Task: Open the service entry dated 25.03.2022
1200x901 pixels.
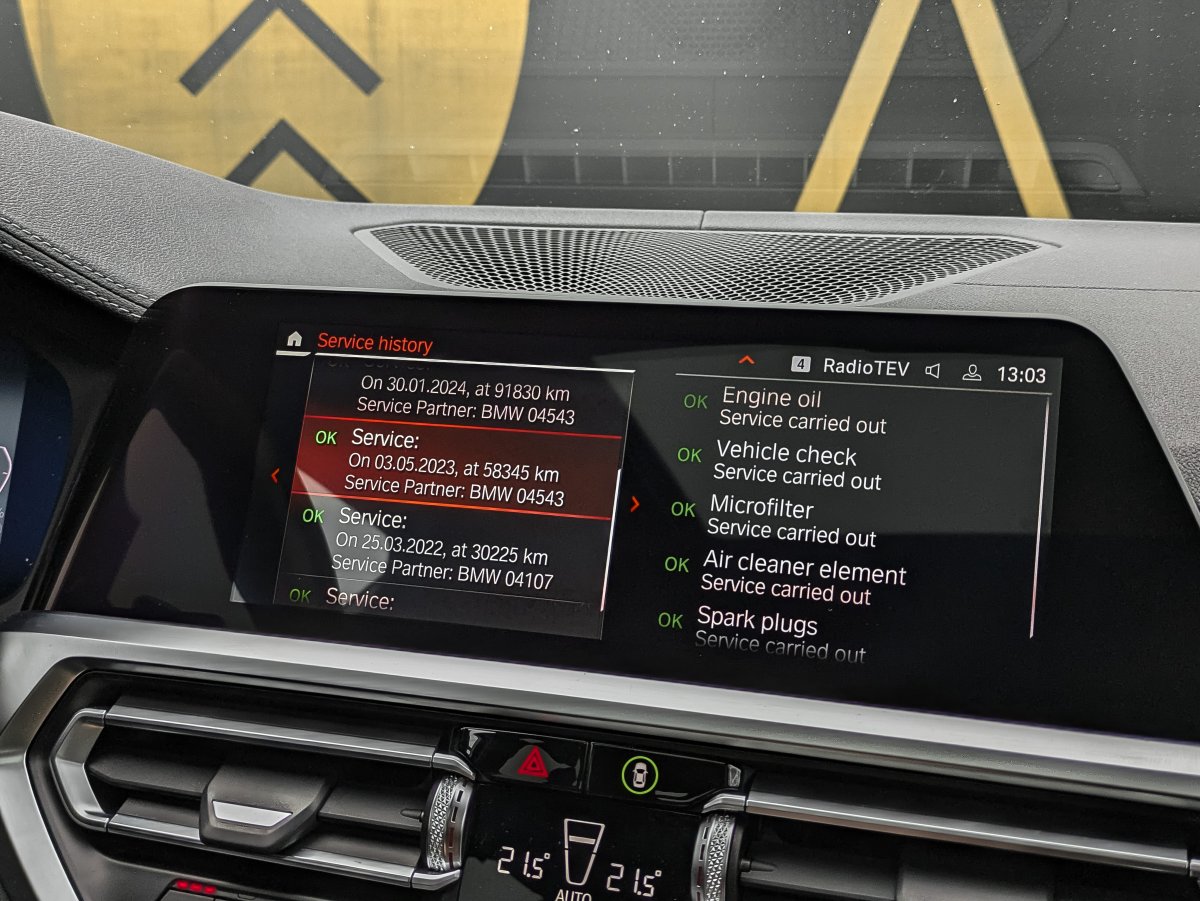Action: pos(443,548)
